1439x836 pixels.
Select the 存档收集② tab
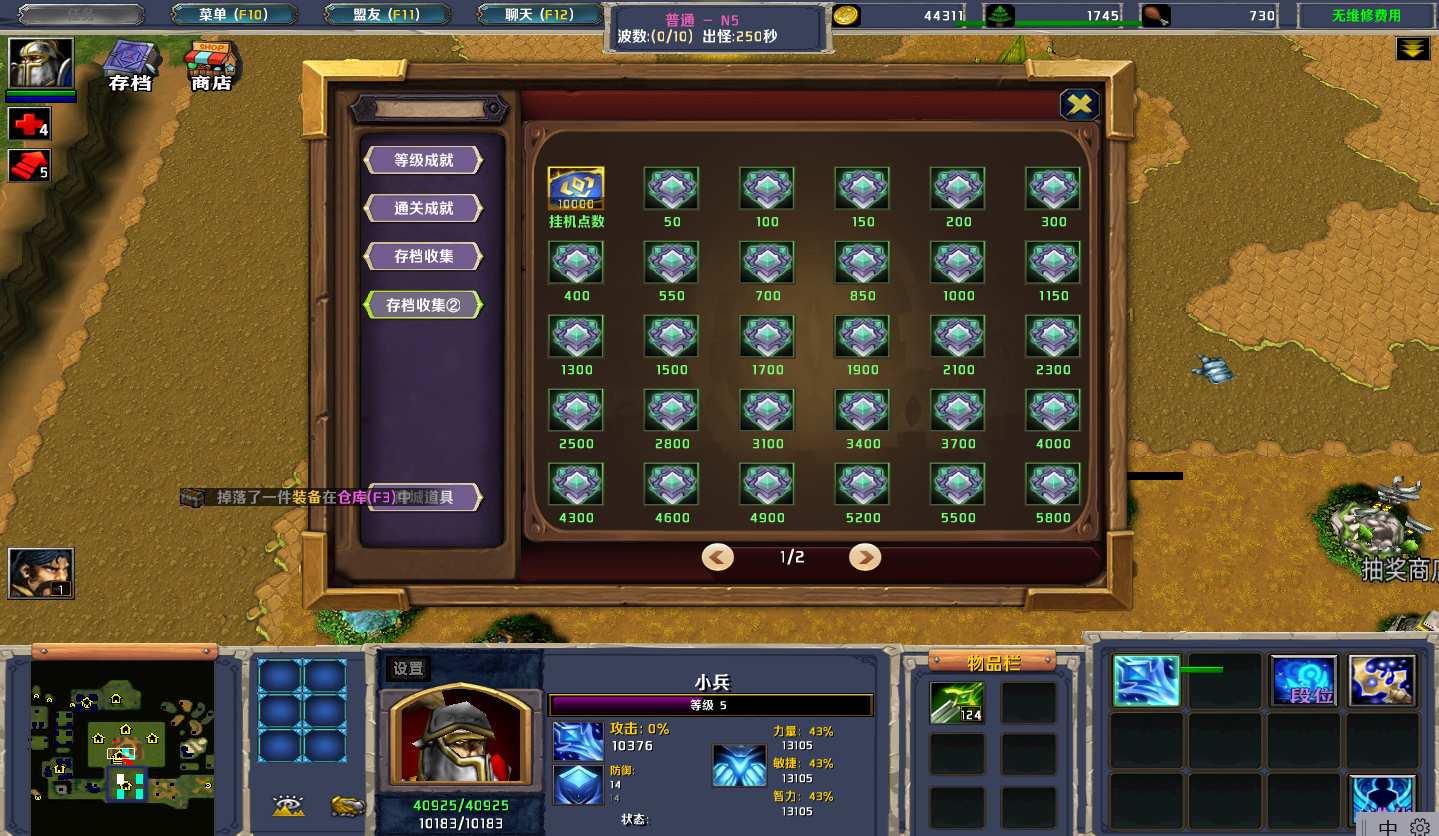coord(423,305)
